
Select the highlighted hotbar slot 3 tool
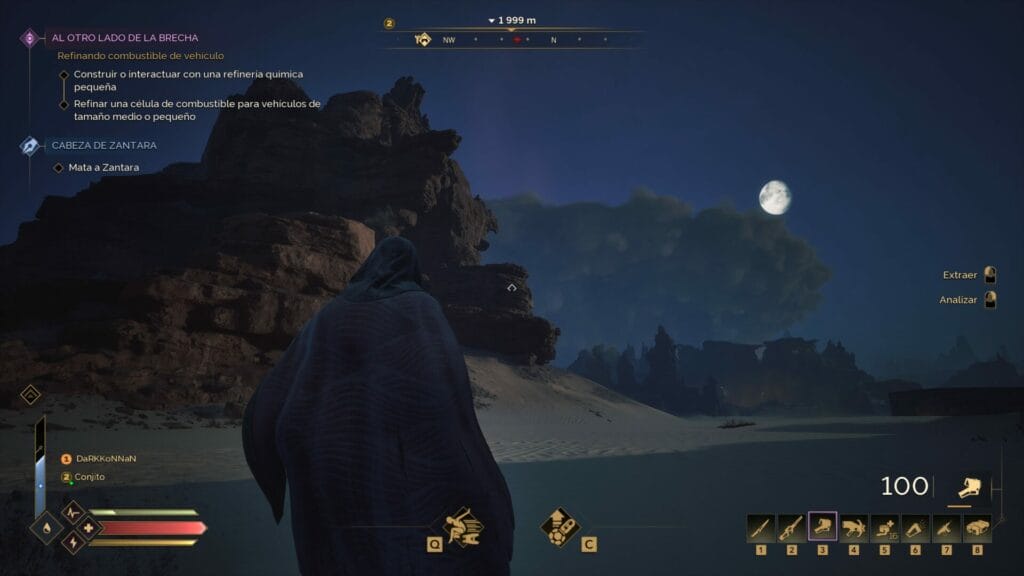[823, 528]
